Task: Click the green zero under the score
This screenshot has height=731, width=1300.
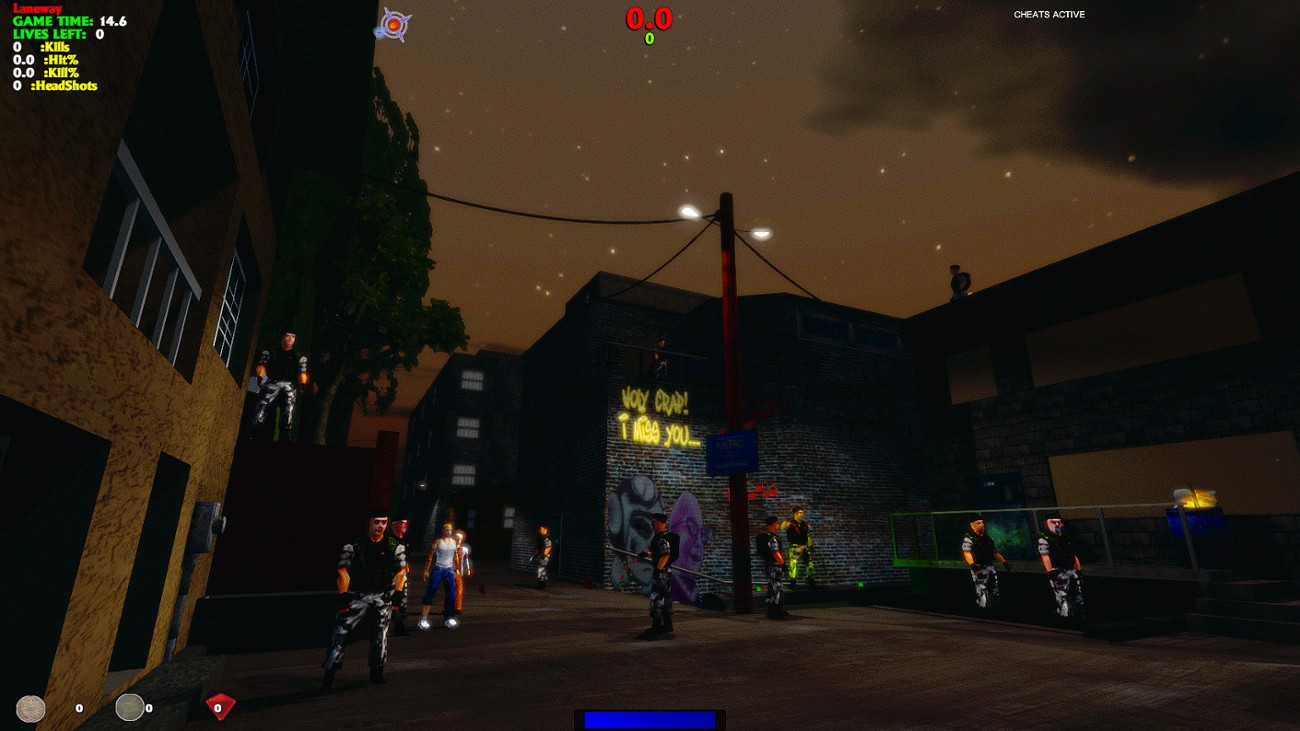Action: tap(648, 38)
